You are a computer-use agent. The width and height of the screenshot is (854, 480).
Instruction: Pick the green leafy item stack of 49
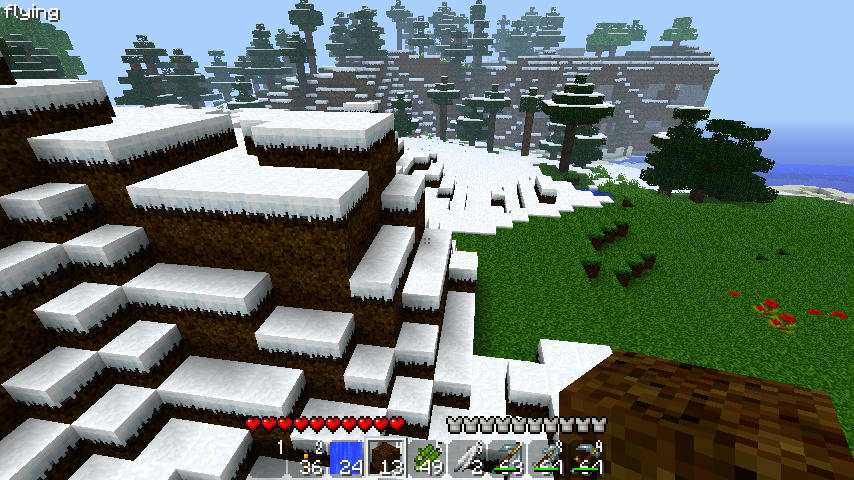point(426,459)
